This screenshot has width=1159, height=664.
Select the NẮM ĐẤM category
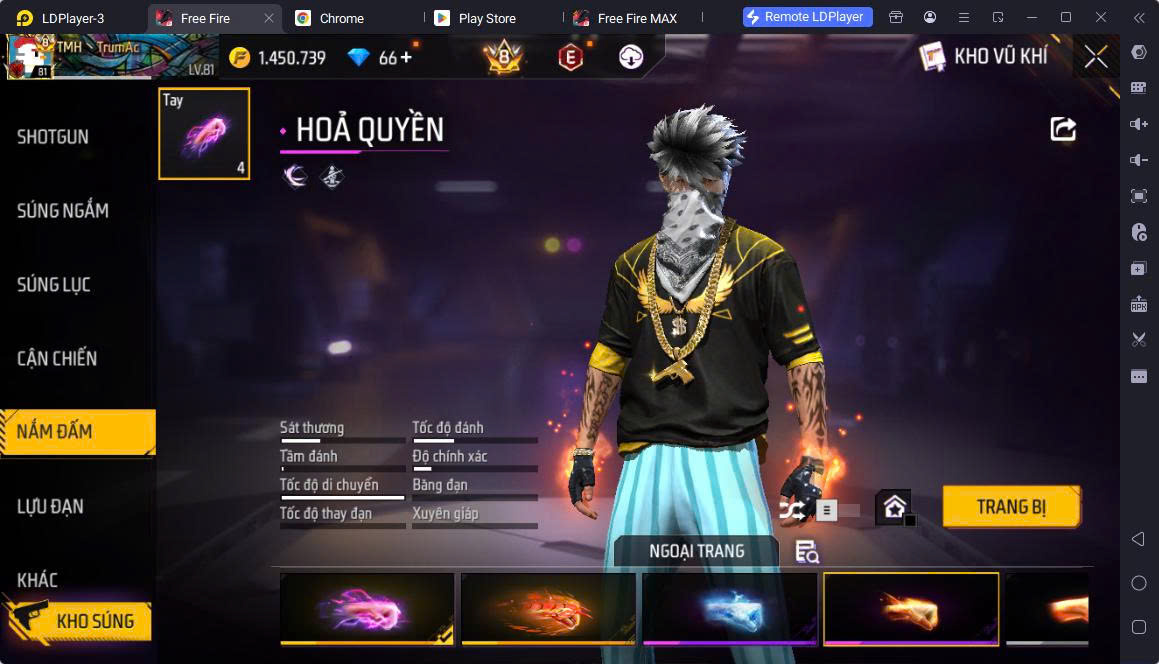click(55, 432)
